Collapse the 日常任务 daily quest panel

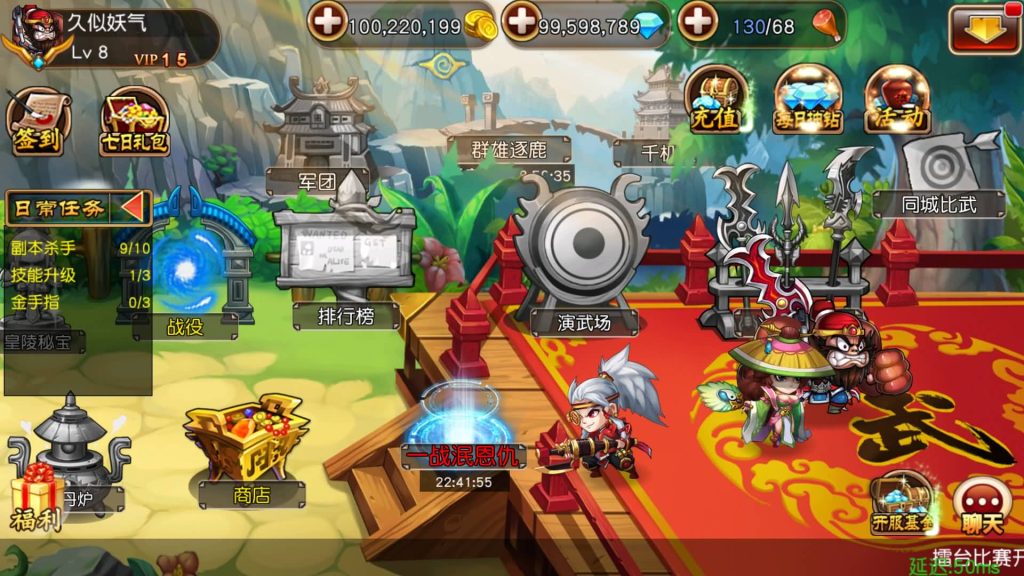tap(134, 208)
